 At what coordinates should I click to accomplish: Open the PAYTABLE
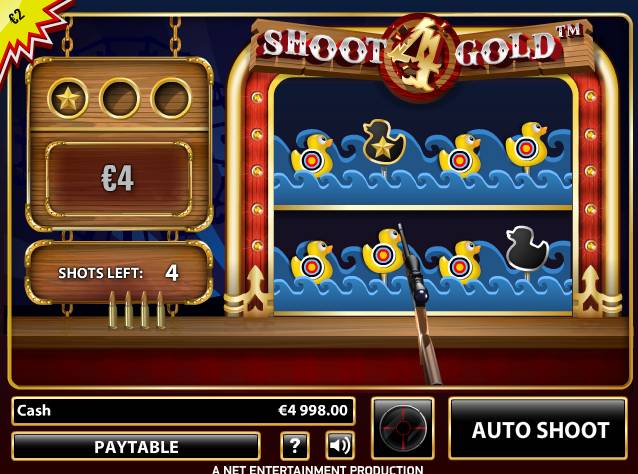click(x=136, y=446)
